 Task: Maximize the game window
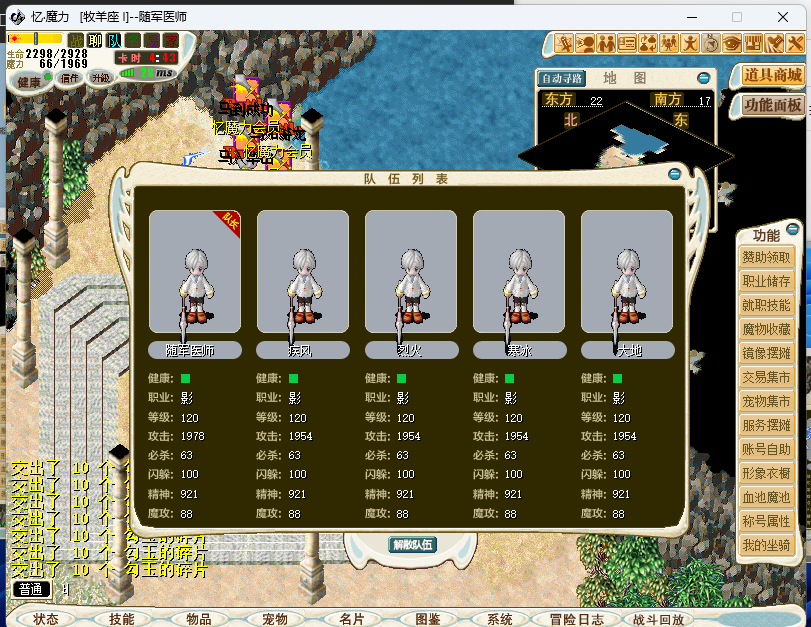coord(737,17)
